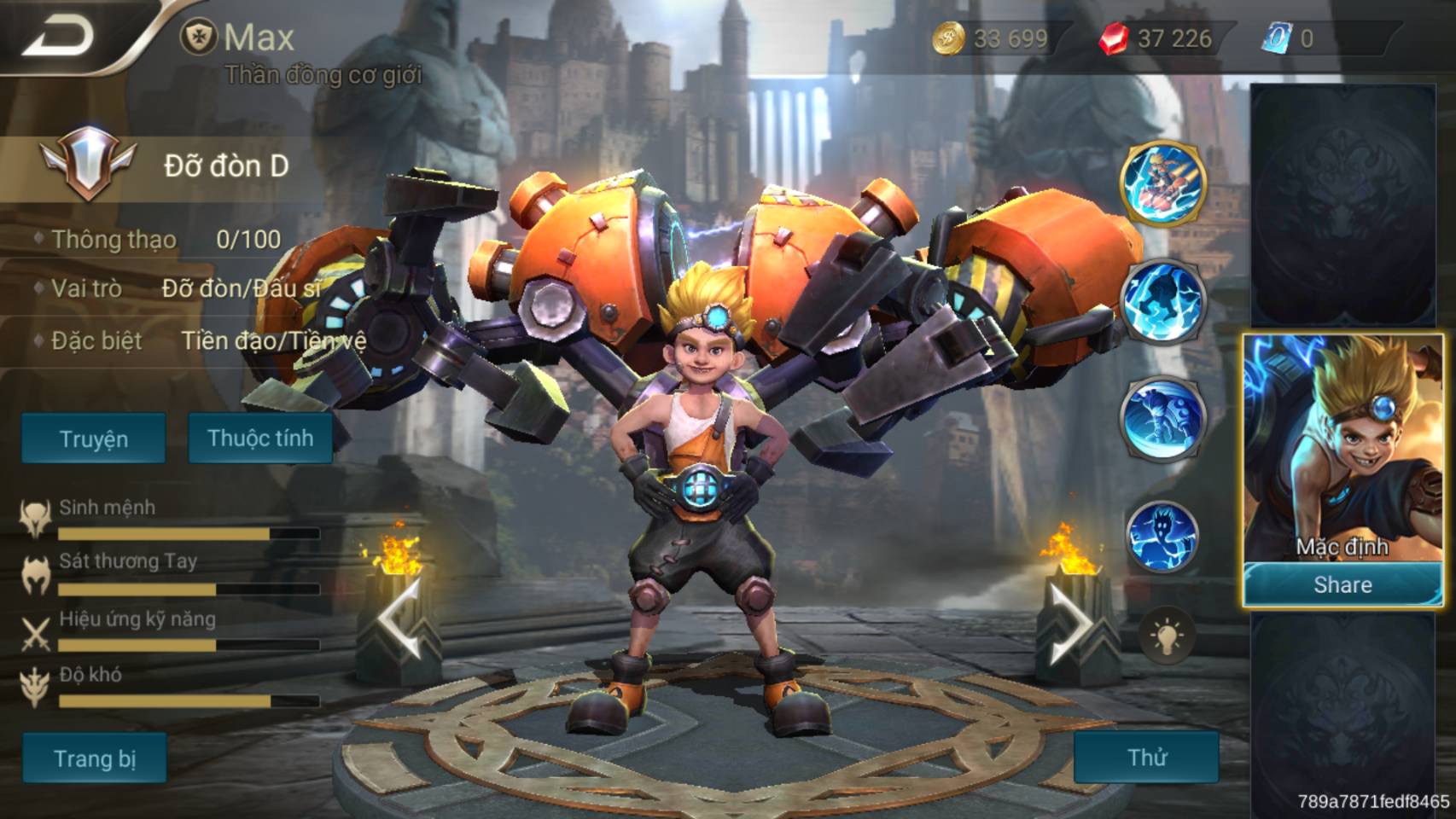Show the Thuộc tính attributes panel
This screenshot has width=1456, height=819.
pyautogui.click(x=260, y=438)
